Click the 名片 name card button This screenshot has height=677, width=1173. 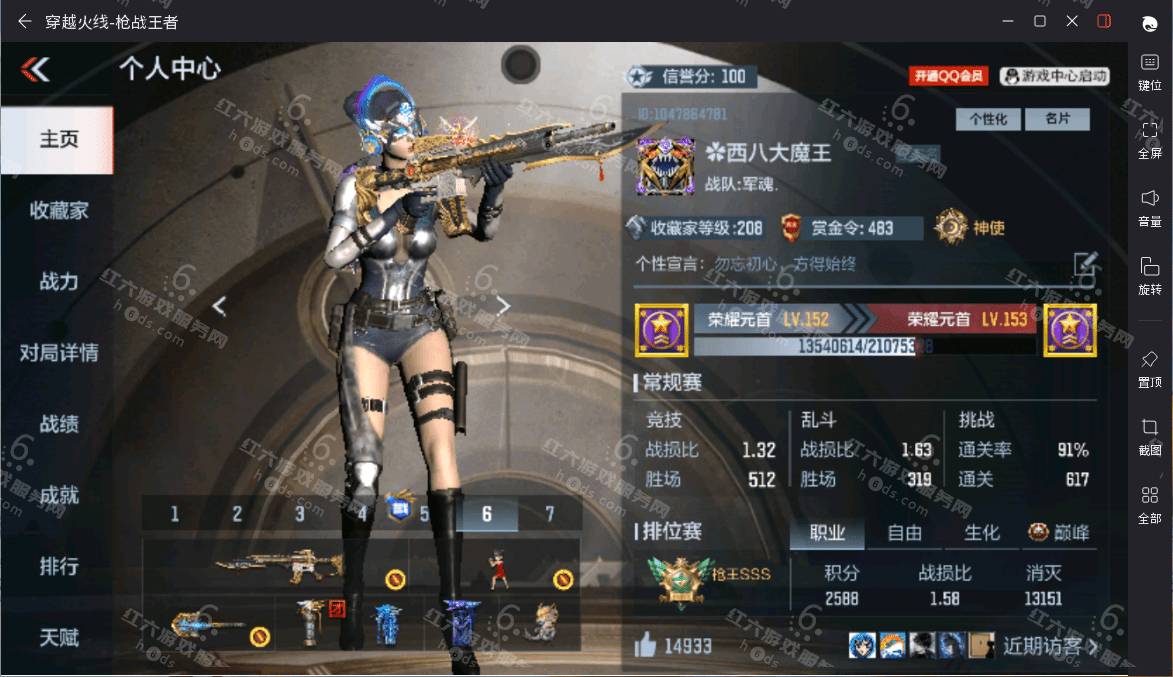coord(1057,119)
